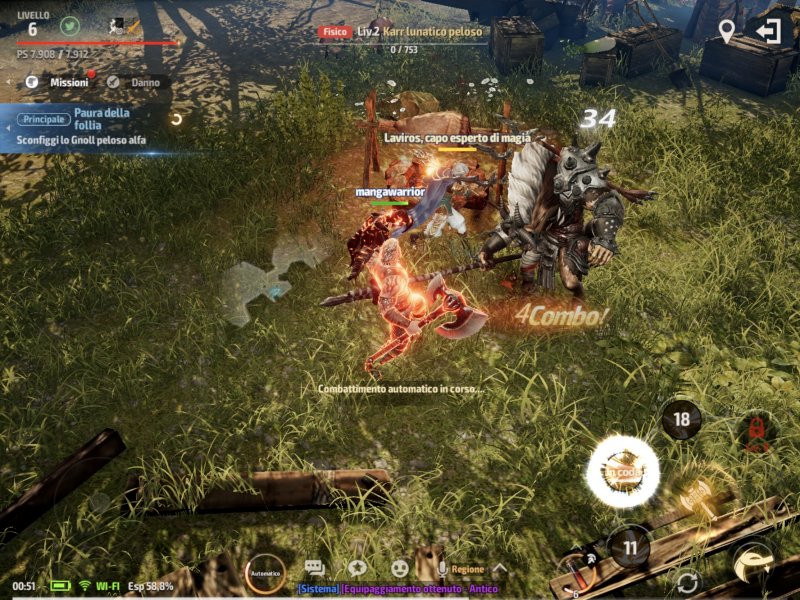Activate the curved arrow dodge button

[x=753, y=564]
